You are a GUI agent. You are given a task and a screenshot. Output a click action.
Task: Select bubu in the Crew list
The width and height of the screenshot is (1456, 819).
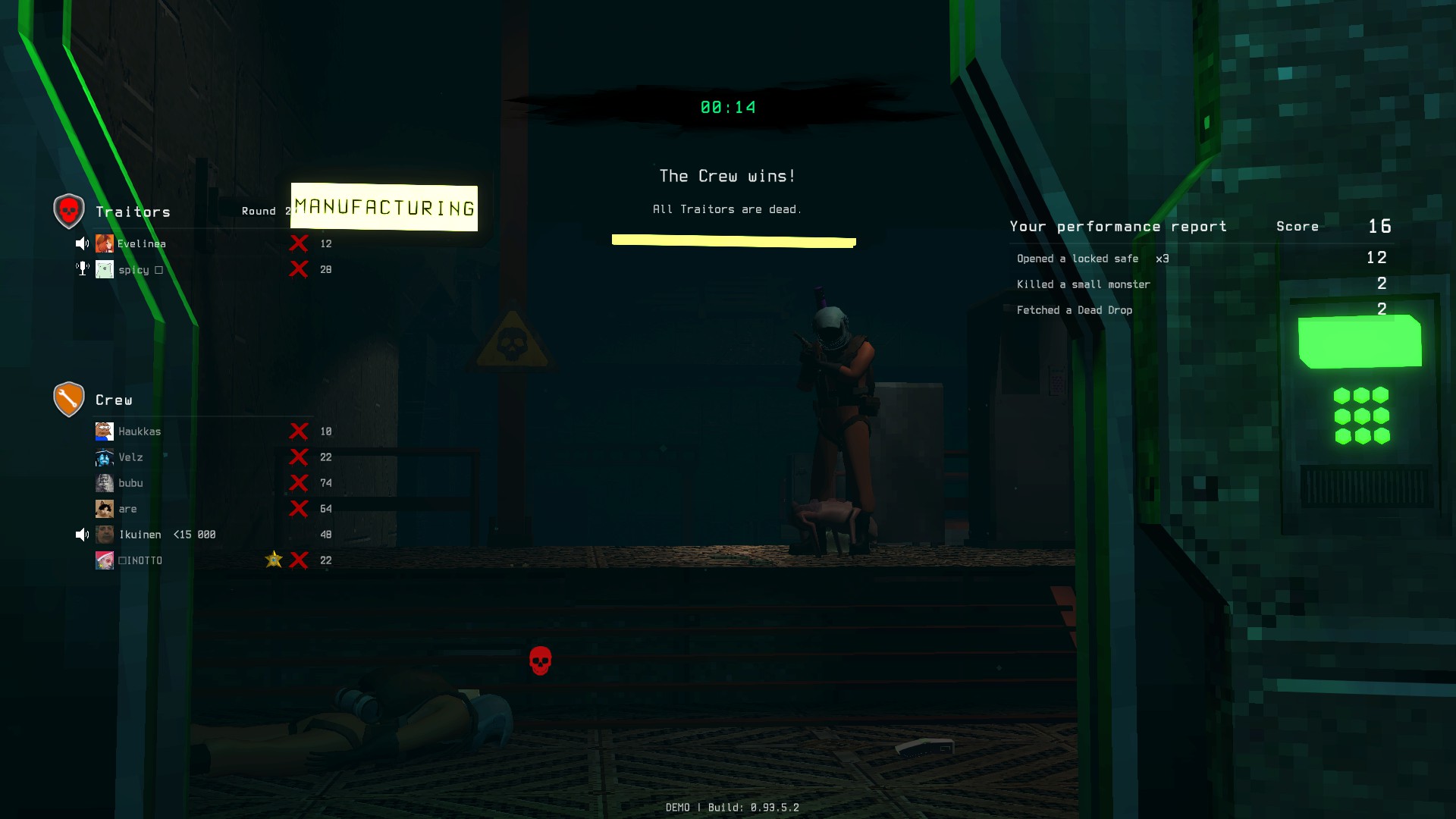pos(130,483)
